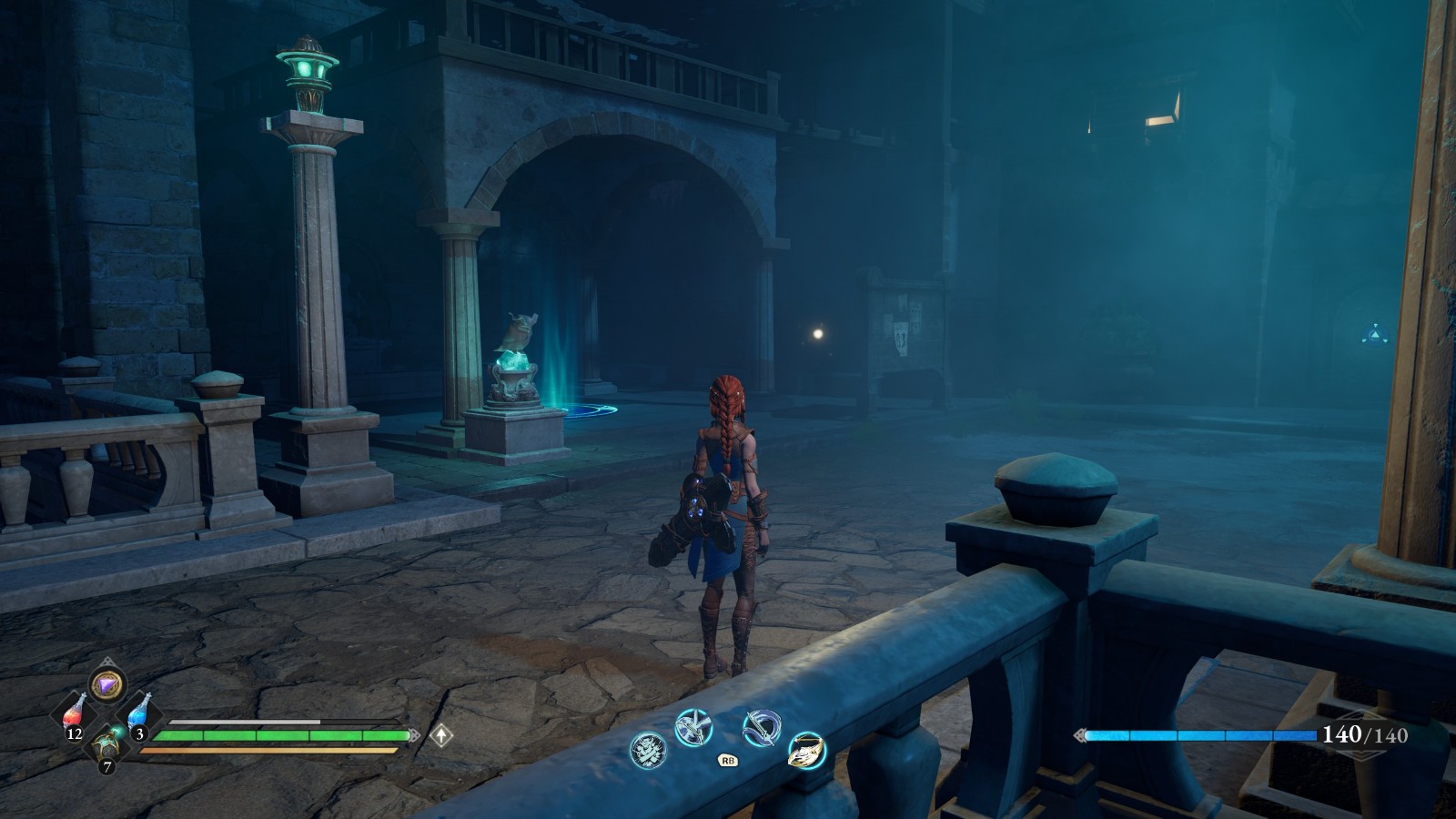Activate the sword strike impact ability
The image size is (1456, 819).
point(693,726)
